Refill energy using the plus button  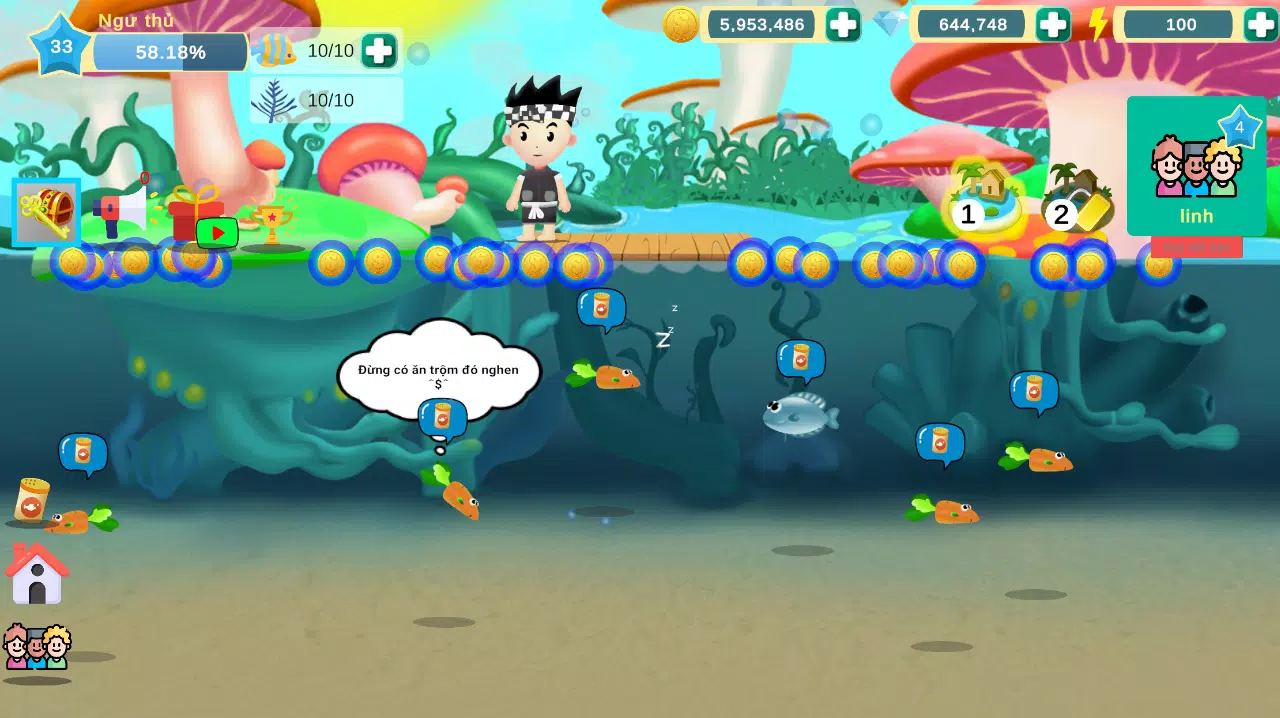click(x=1260, y=25)
